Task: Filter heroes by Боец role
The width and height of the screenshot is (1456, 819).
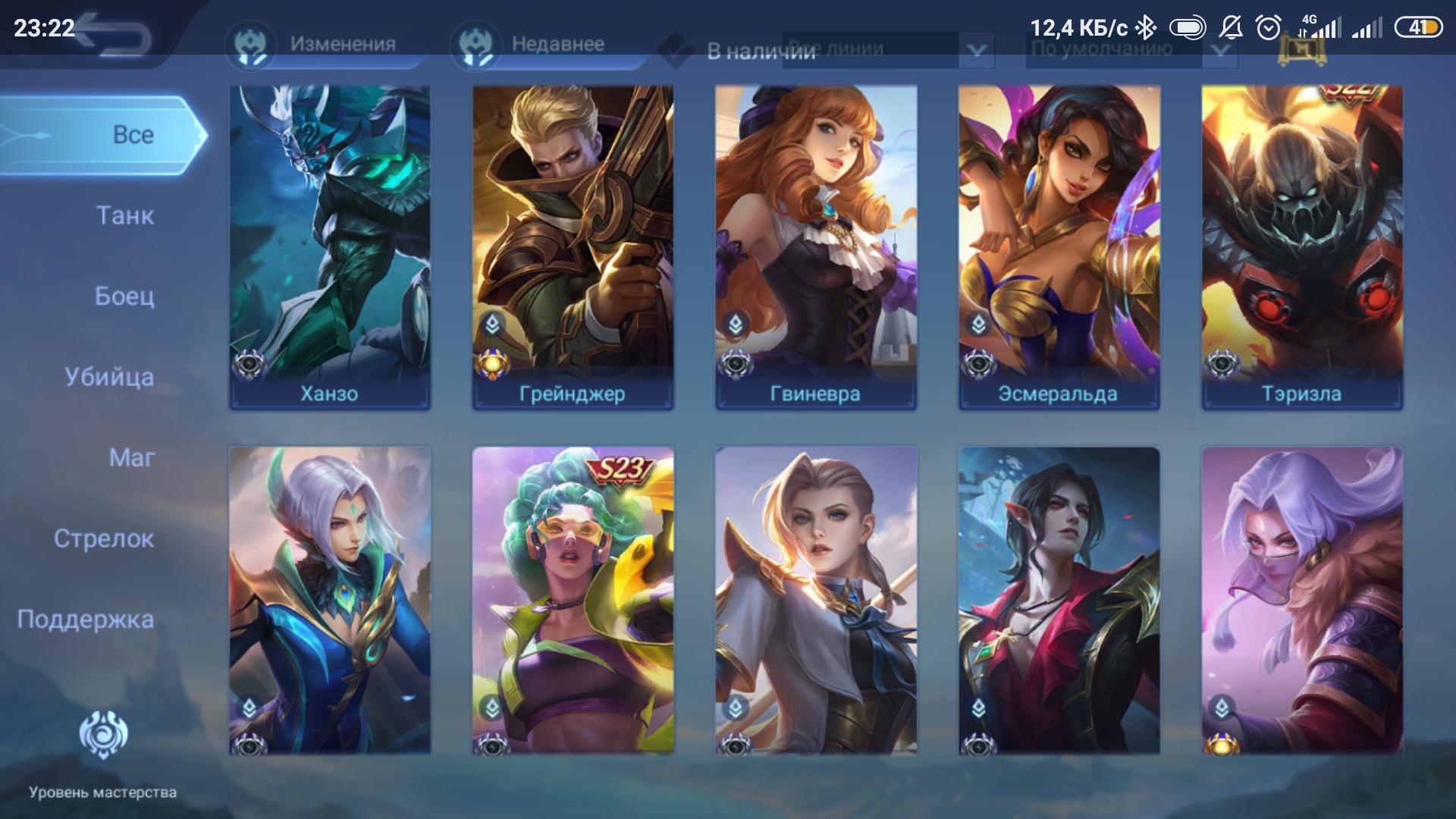Action: pyautogui.click(x=124, y=297)
